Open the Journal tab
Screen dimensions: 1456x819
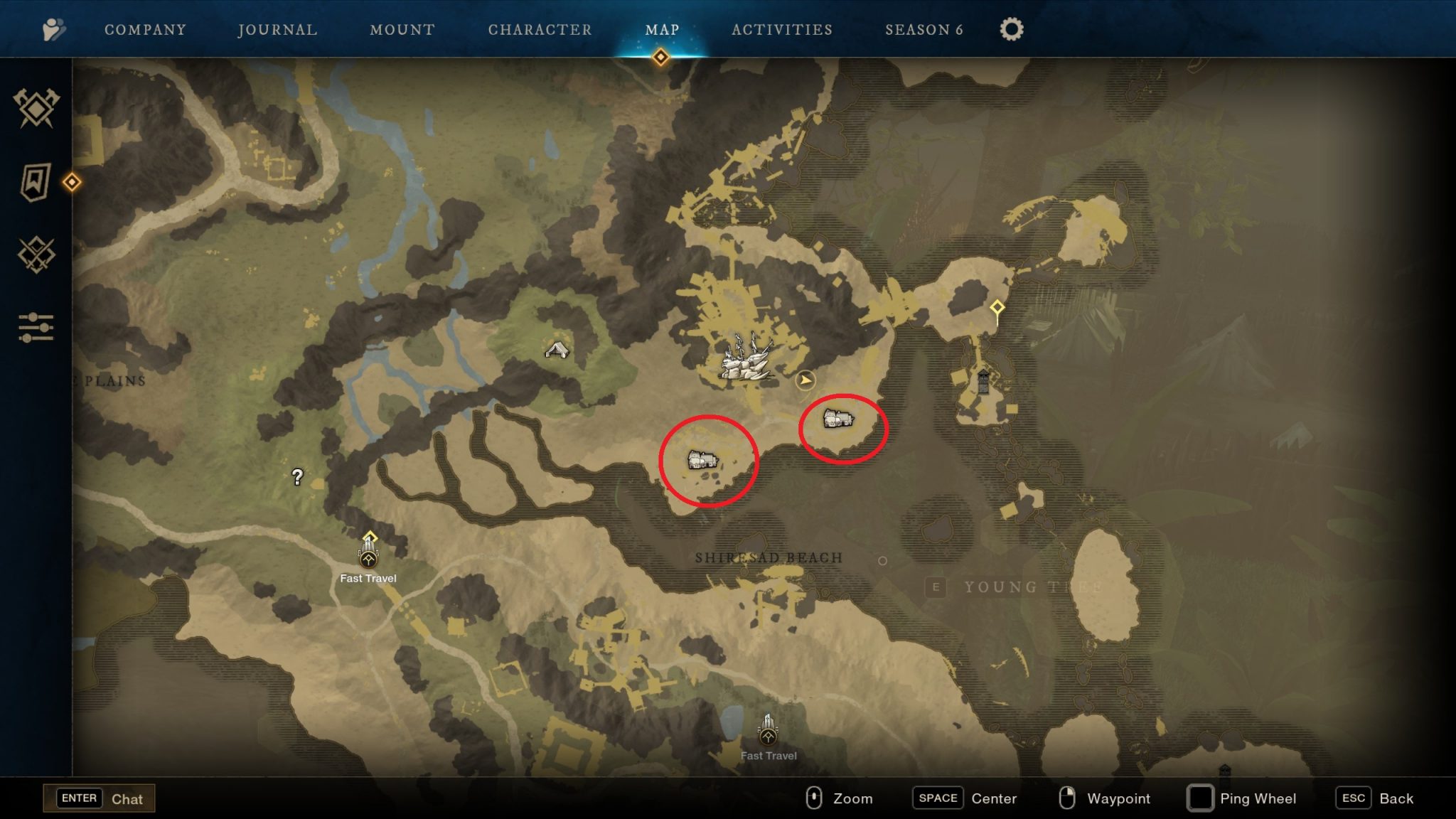point(277,30)
